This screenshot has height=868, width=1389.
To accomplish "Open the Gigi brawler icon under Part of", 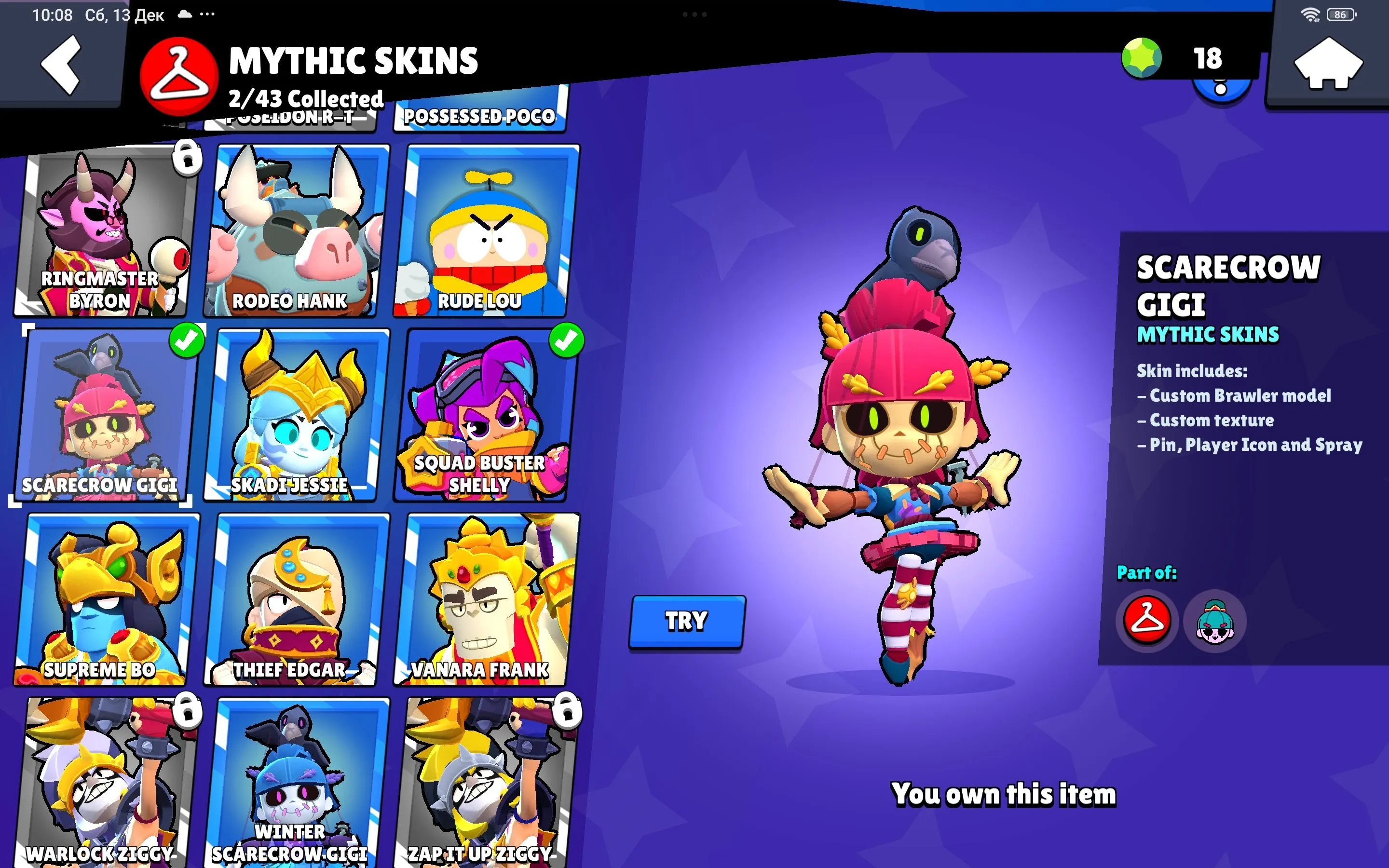I will click(1214, 621).
